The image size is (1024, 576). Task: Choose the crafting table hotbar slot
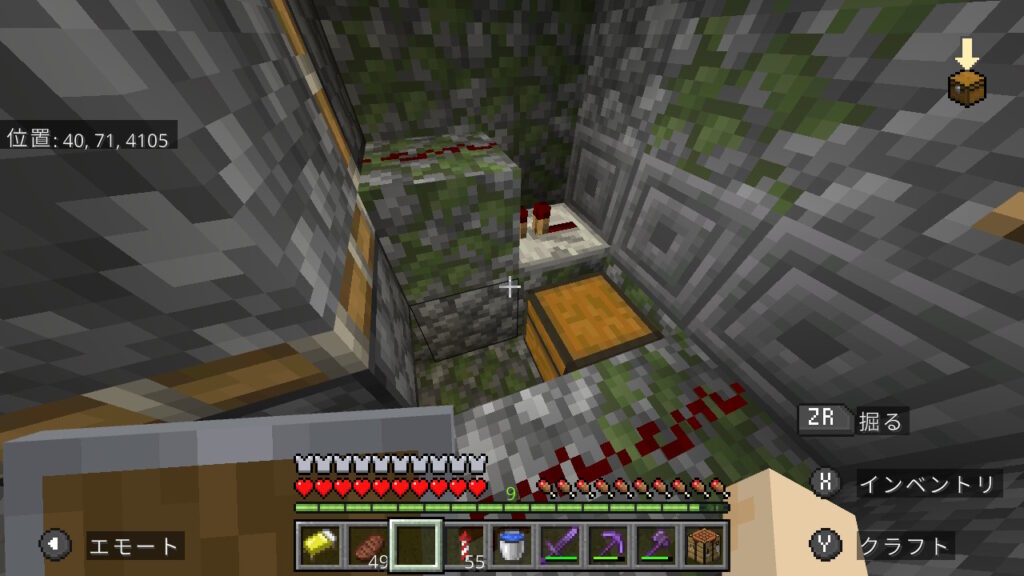click(704, 545)
